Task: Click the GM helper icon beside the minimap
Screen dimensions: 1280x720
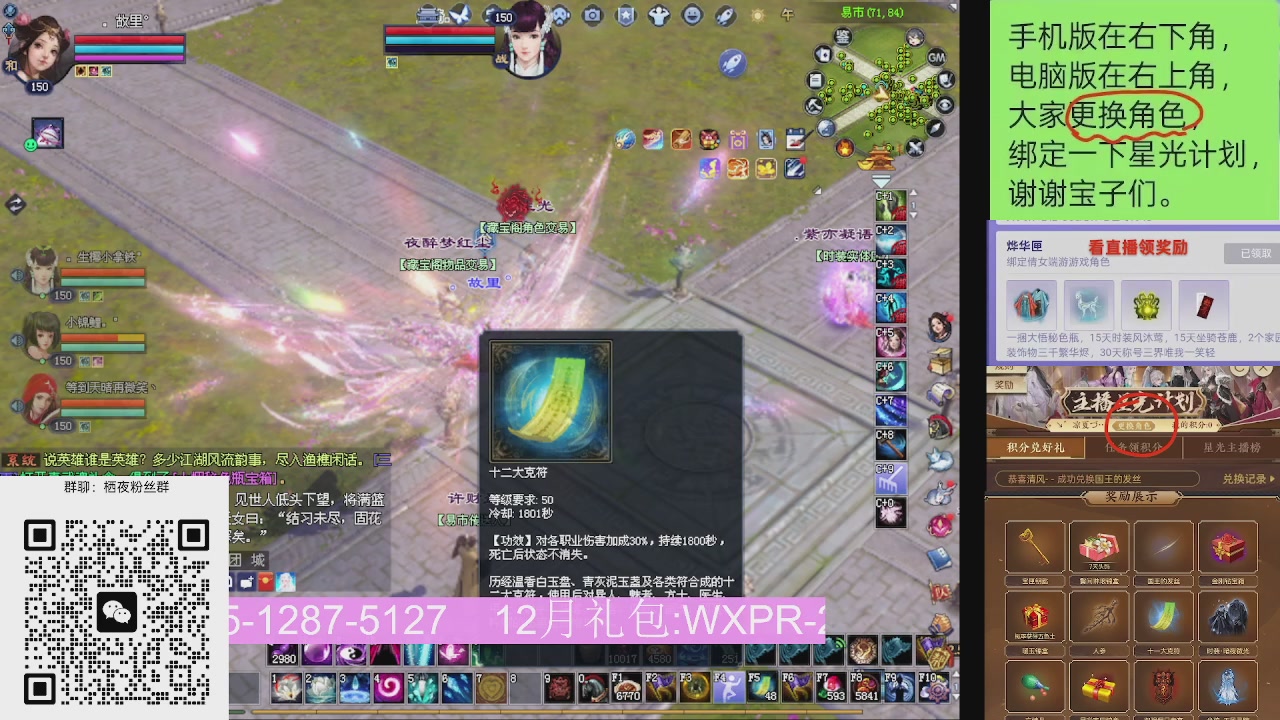Action: pyautogui.click(x=937, y=57)
